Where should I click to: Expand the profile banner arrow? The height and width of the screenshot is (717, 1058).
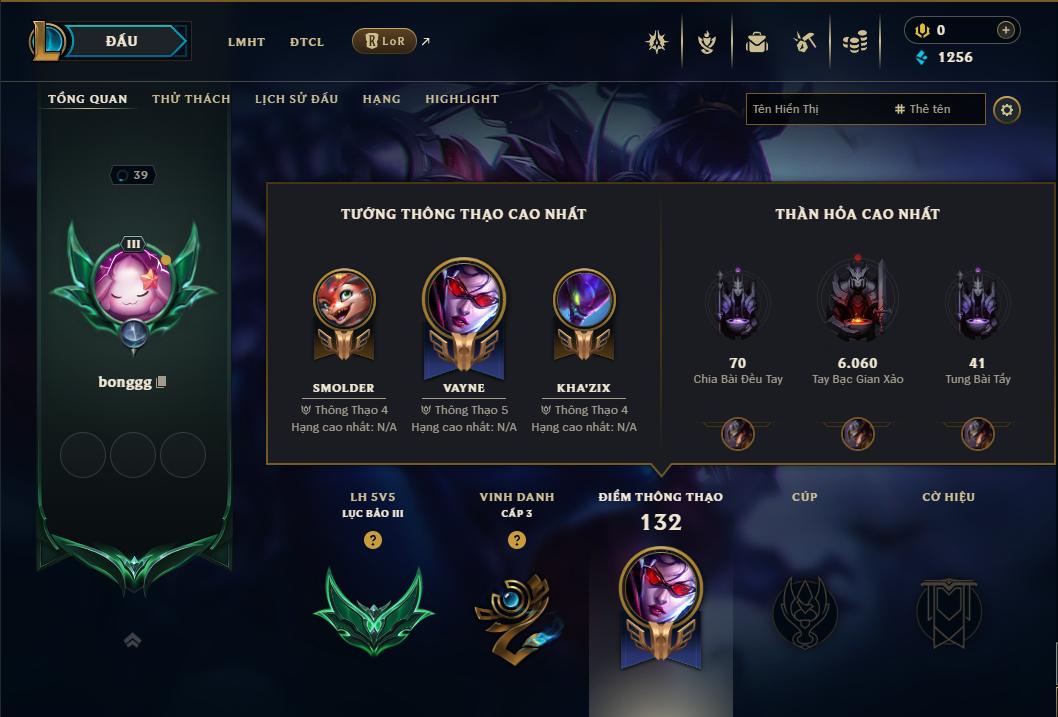click(x=132, y=640)
